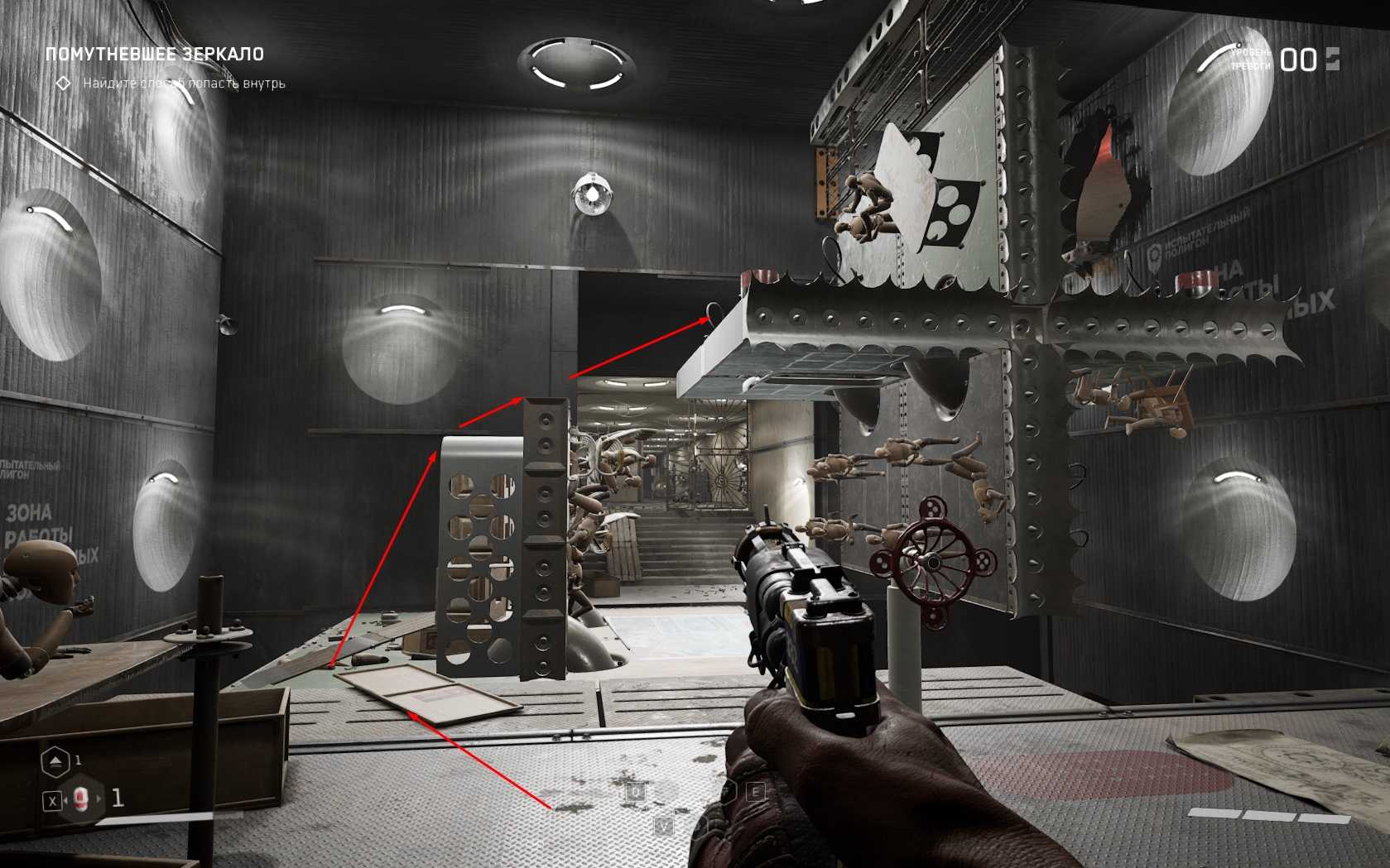Screen dimensions: 1390x868
Task: Select the red capsule consumable slot
Action: (80, 799)
